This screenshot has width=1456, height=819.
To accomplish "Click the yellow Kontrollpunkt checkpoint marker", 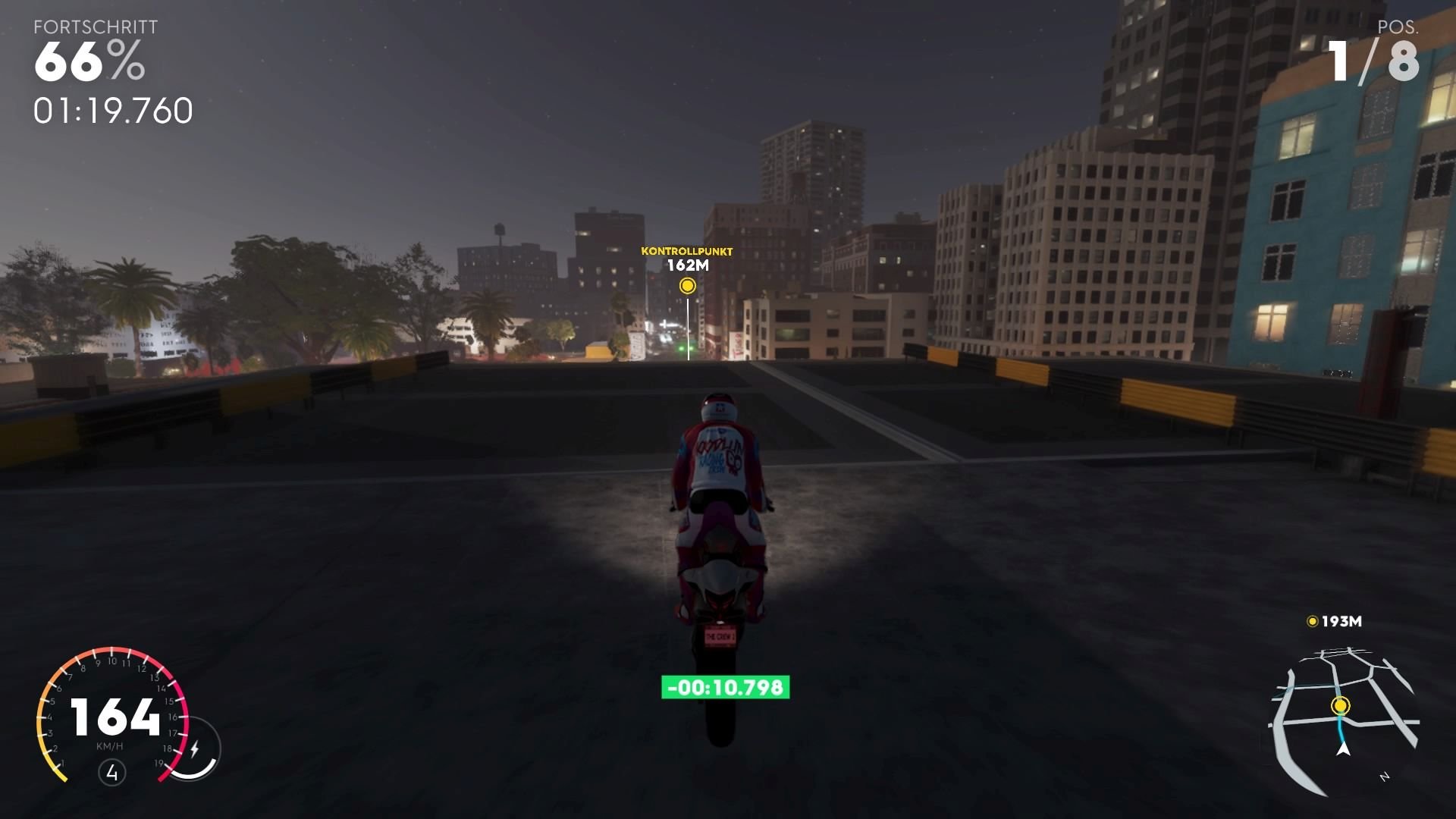I will pos(689,287).
